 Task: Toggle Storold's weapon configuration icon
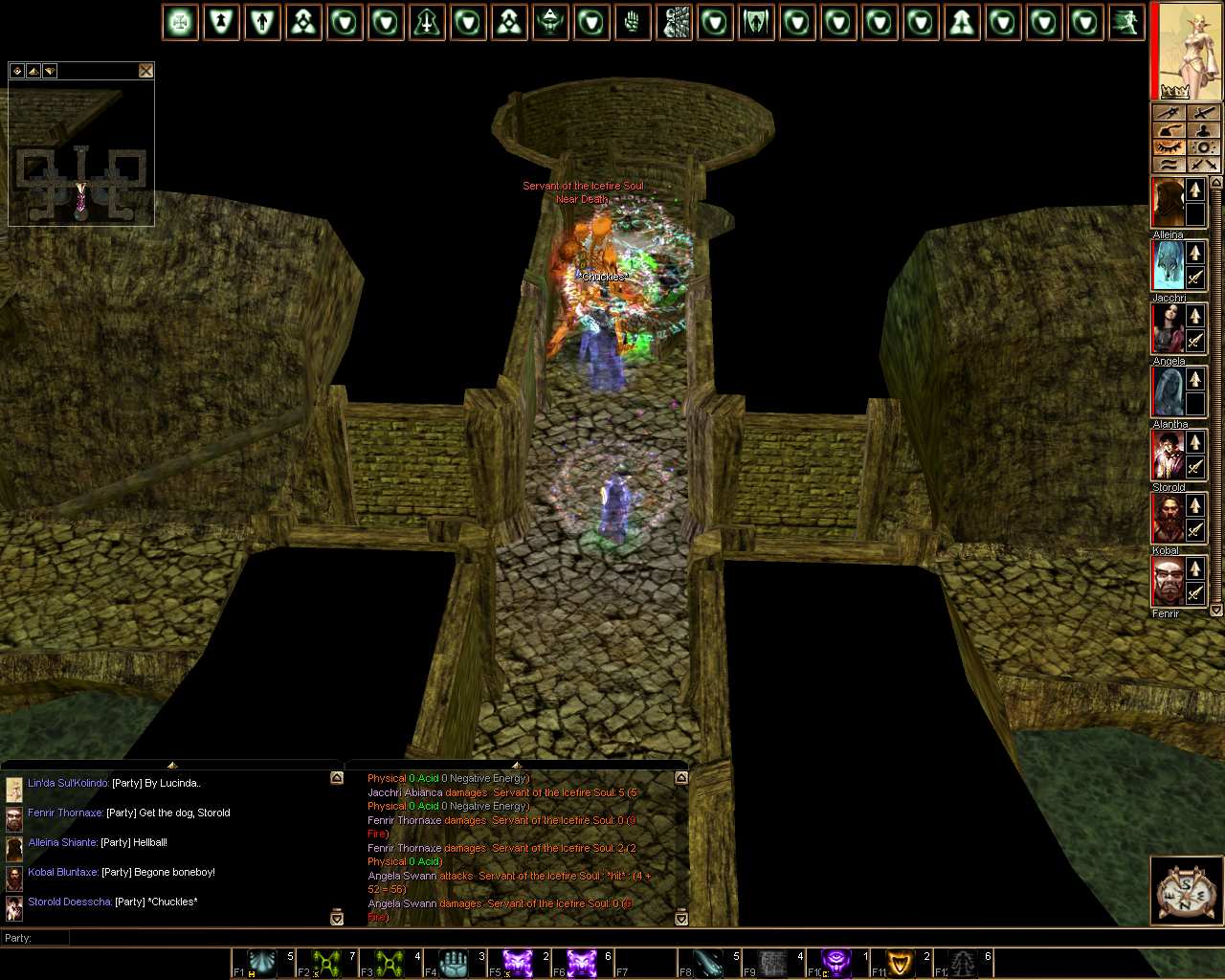[x=1193, y=467]
